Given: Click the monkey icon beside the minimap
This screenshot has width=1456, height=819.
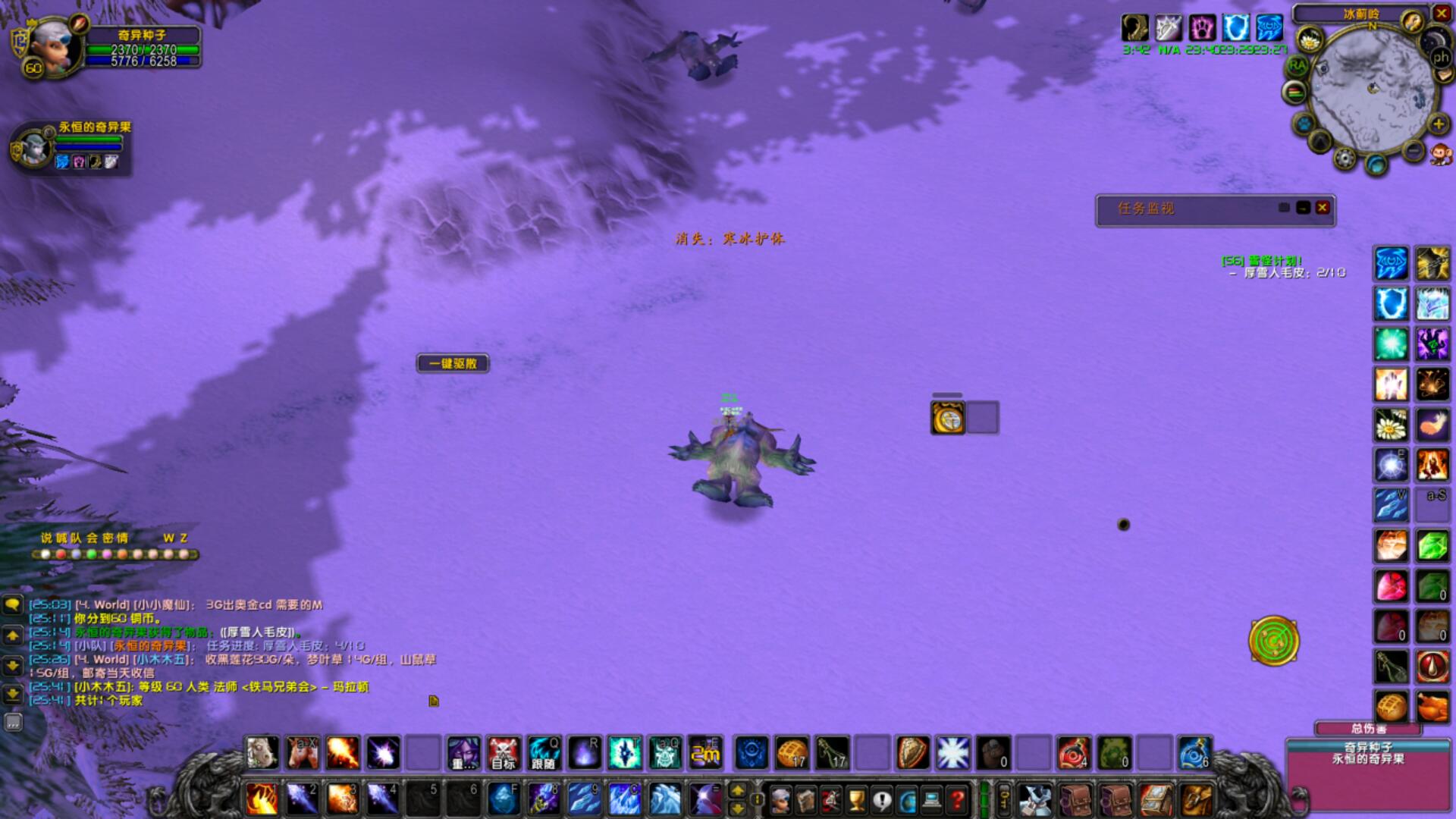Looking at the screenshot, I should [1439, 155].
